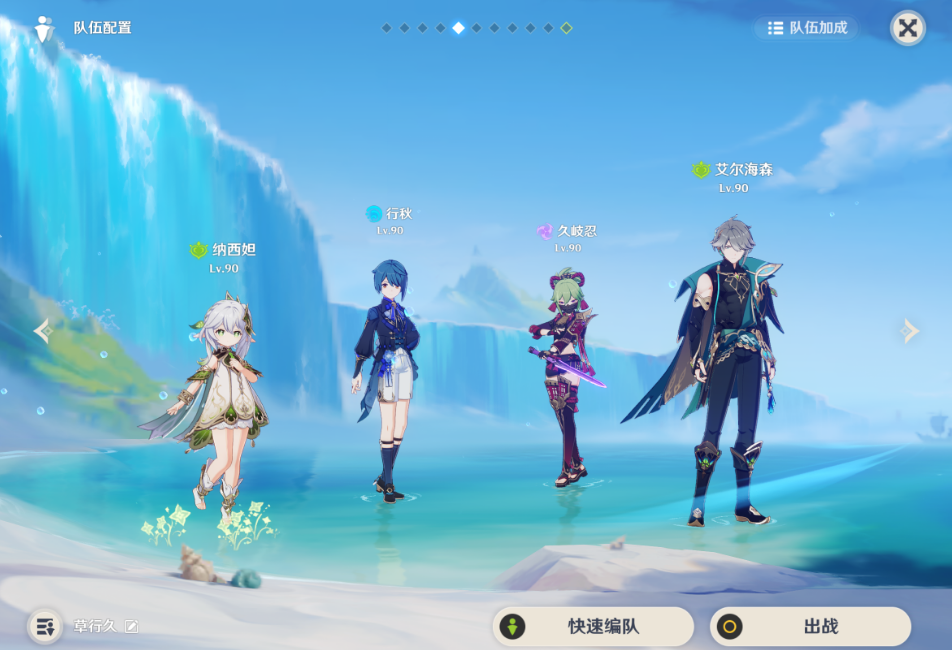The height and width of the screenshot is (650, 952).
Task: Open the team list icon beside 草行久
Action: coord(45,627)
